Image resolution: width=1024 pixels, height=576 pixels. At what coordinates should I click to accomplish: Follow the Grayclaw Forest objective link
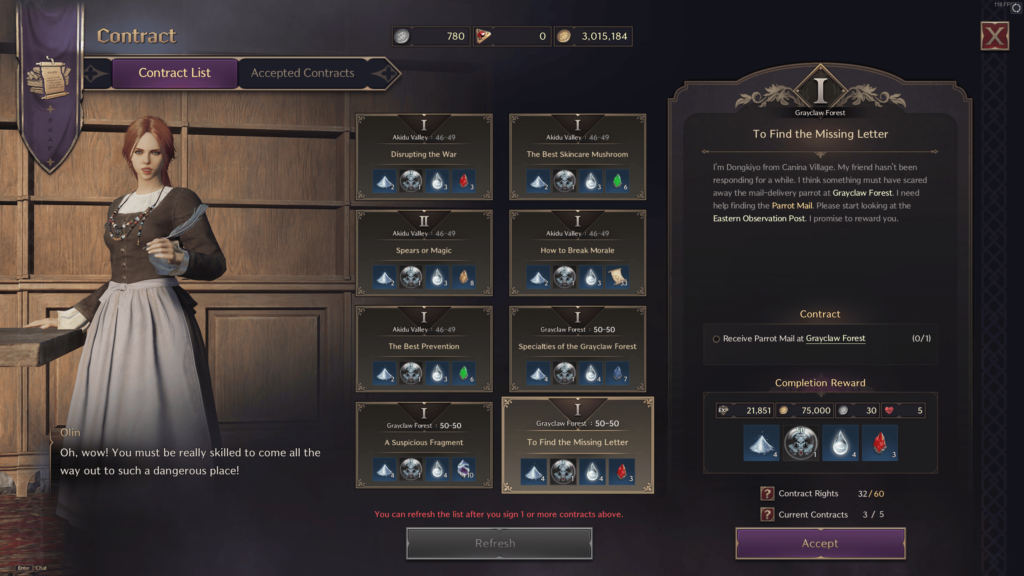[835, 339]
